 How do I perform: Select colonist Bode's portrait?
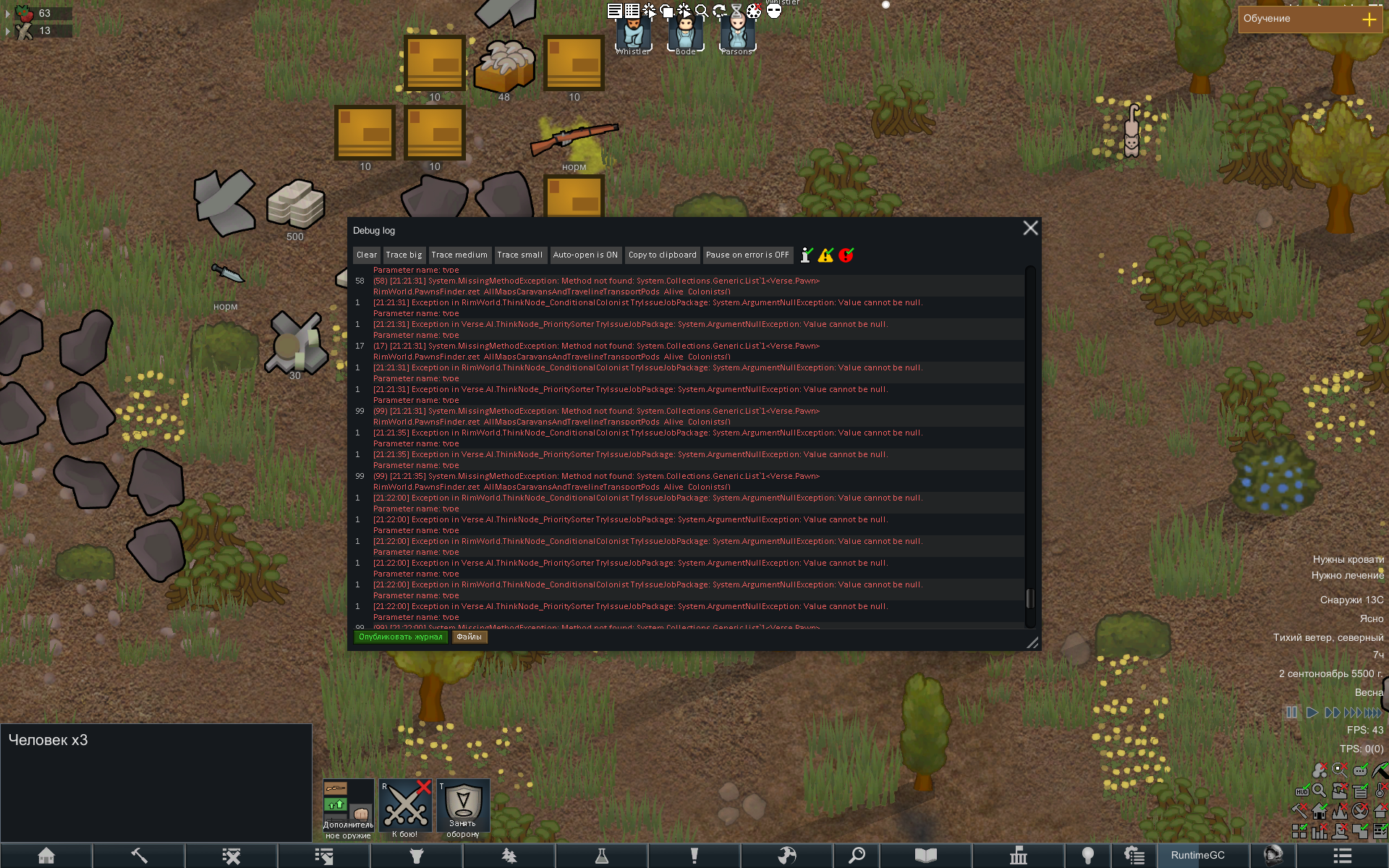tap(685, 33)
